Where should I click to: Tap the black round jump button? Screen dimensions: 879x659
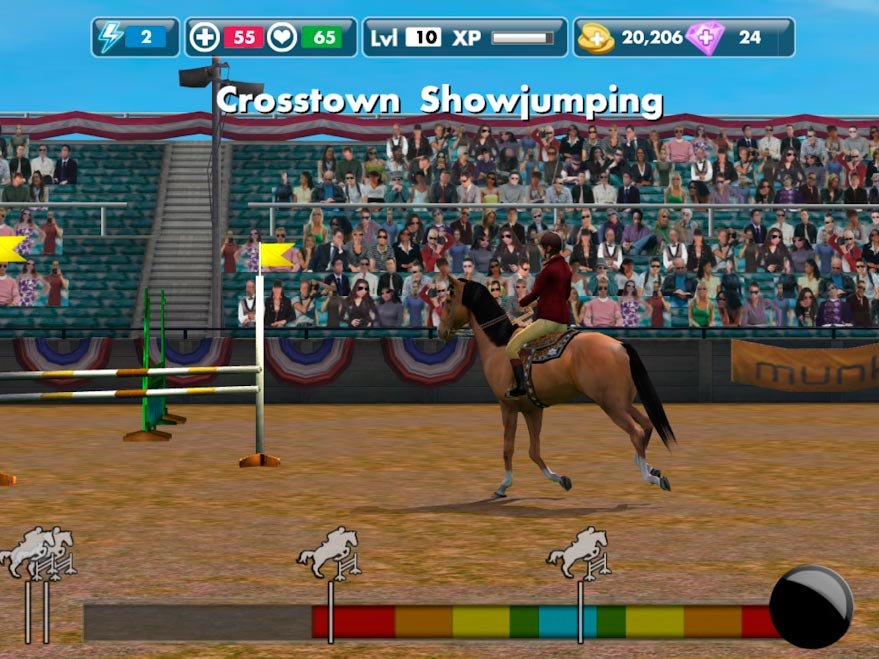click(x=810, y=606)
